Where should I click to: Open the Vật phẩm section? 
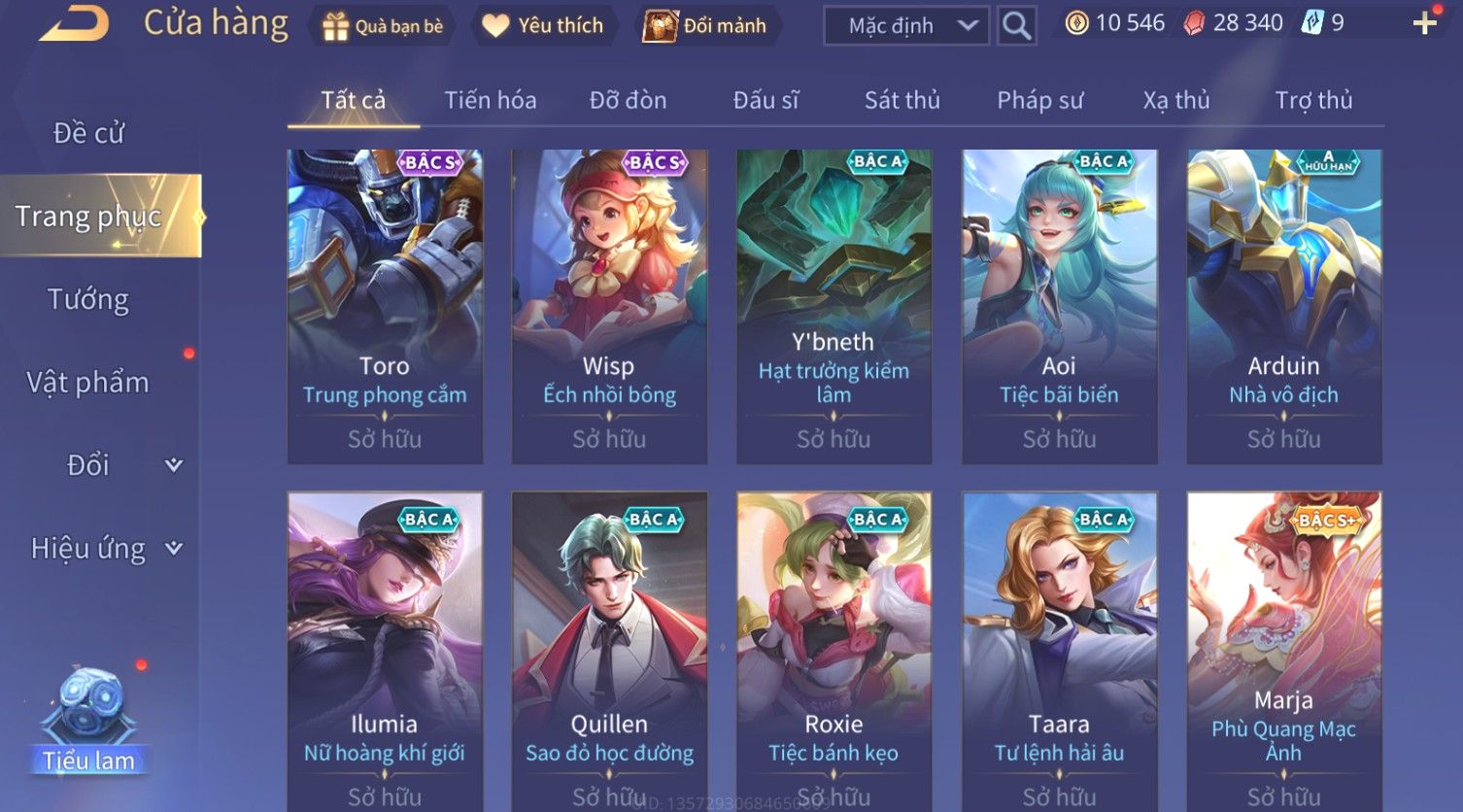(x=88, y=383)
